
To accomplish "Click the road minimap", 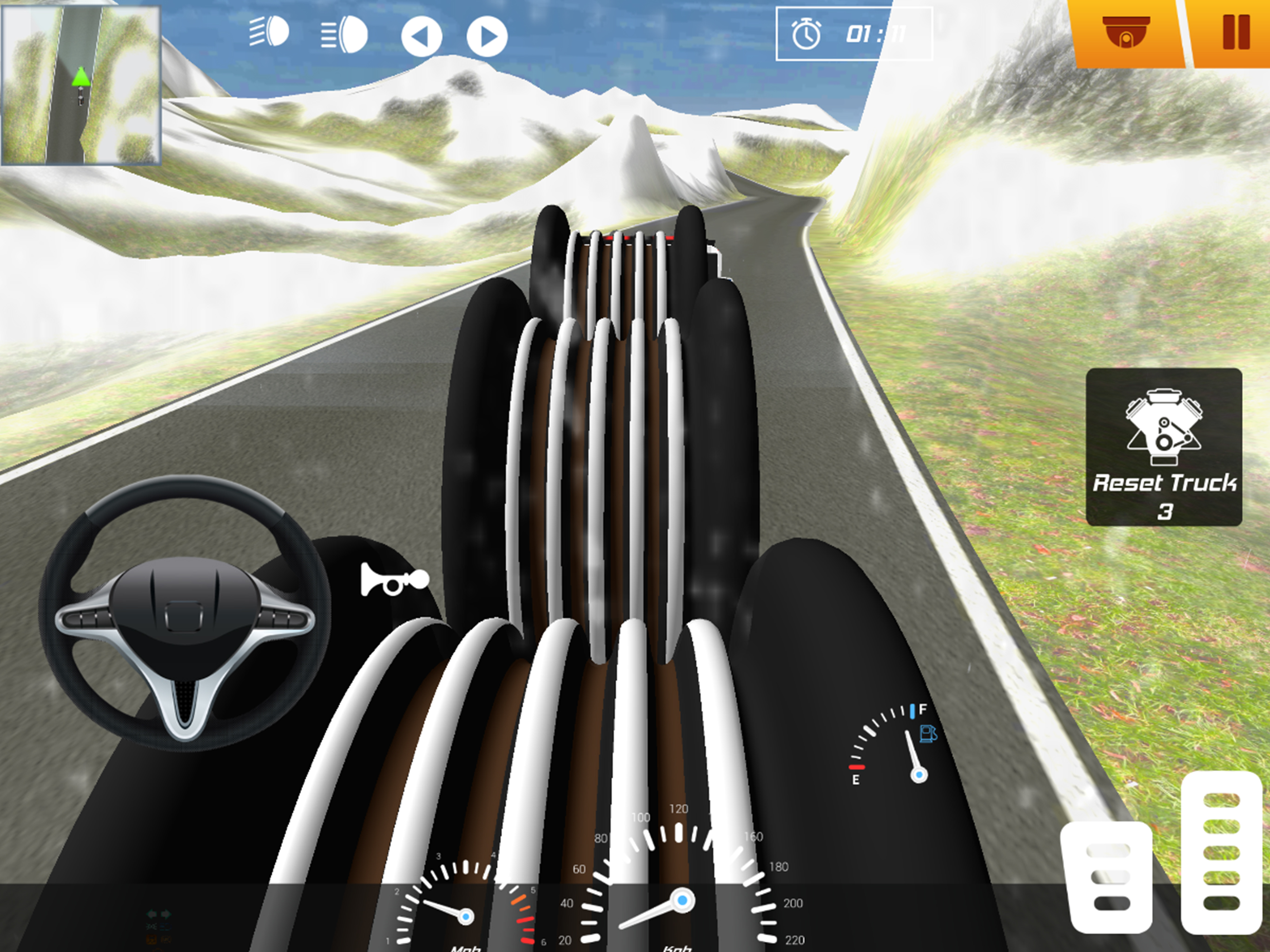I will (x=81, y=85).
